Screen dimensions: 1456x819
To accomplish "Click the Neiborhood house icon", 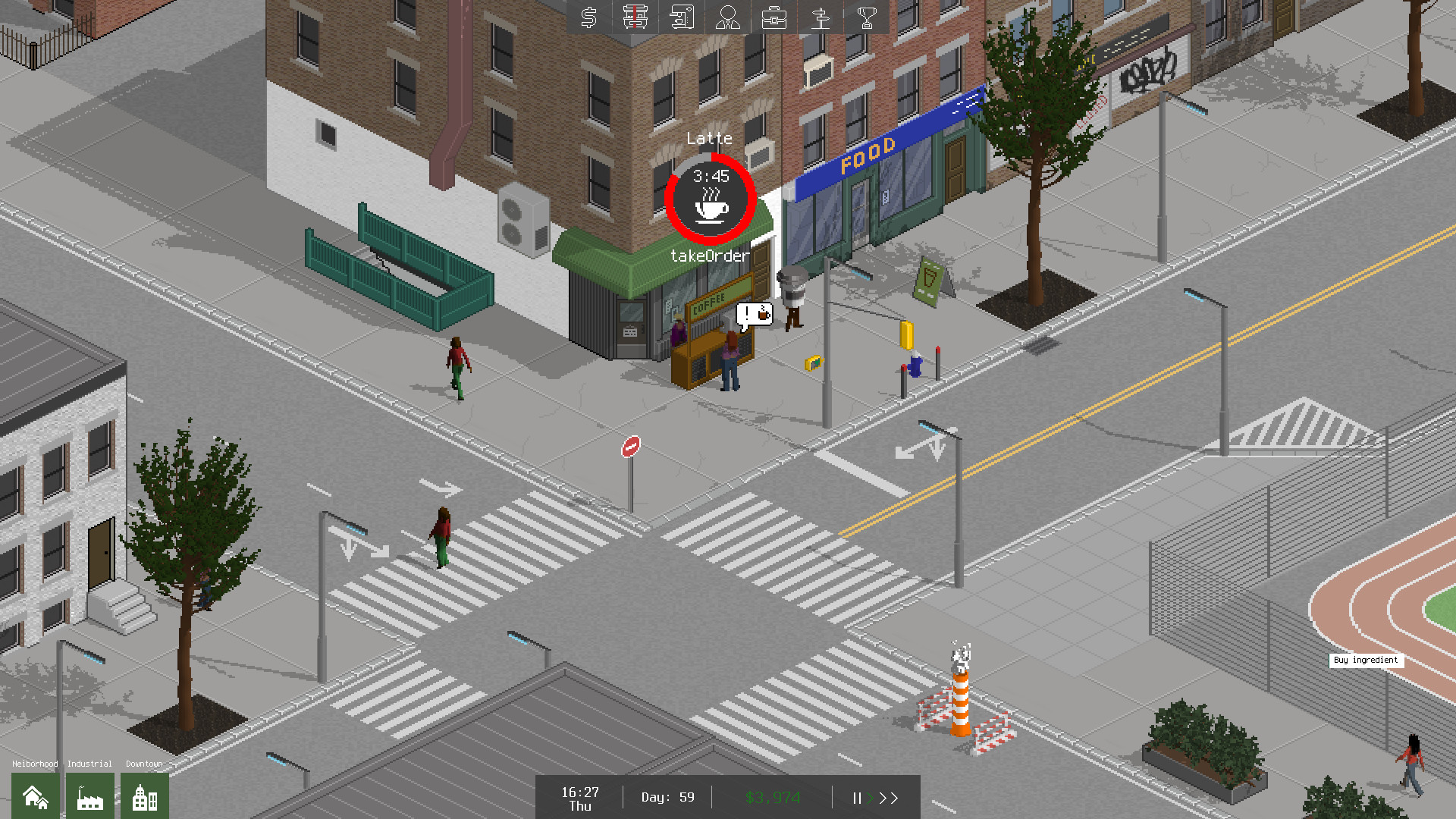I will [x=34, y=796].
